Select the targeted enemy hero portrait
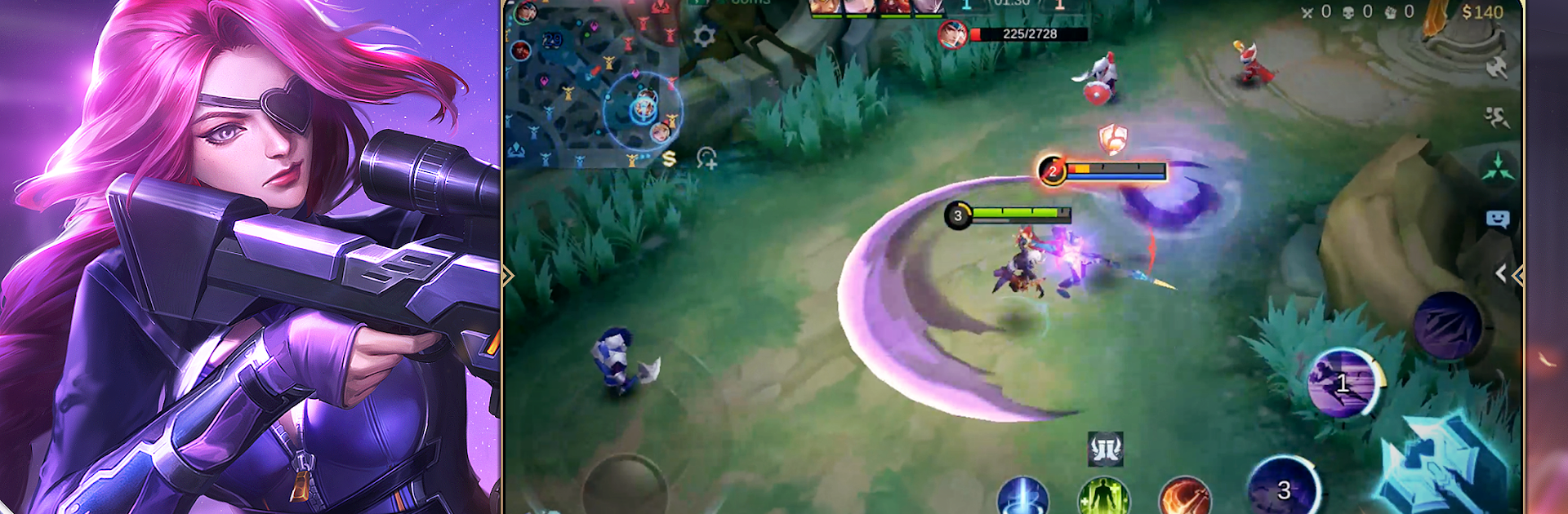 pyautogui.click(x=952, y=34)
